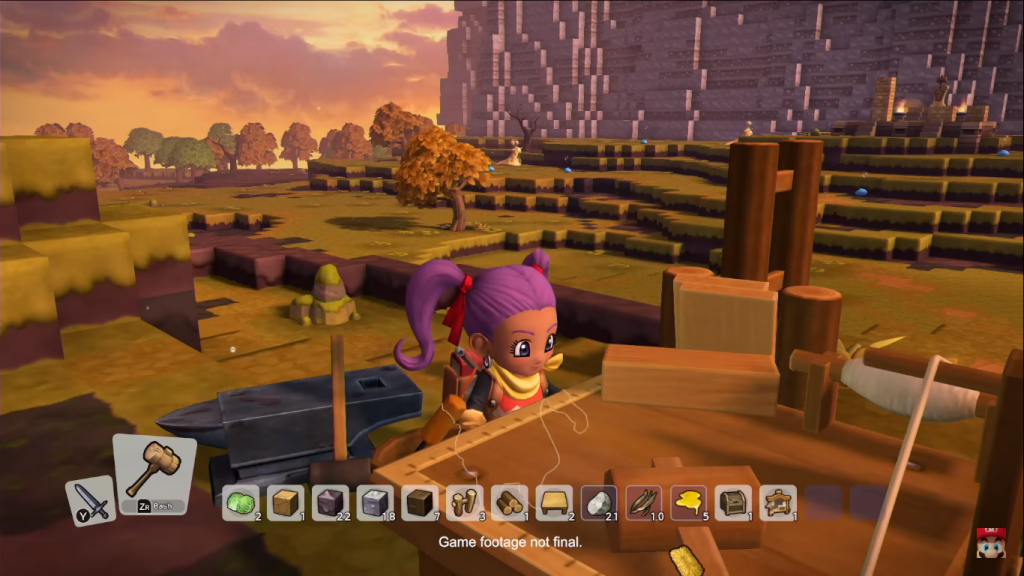
Task: Pick the brown feathers slot with 10
Action: click(x=644, y=503)
